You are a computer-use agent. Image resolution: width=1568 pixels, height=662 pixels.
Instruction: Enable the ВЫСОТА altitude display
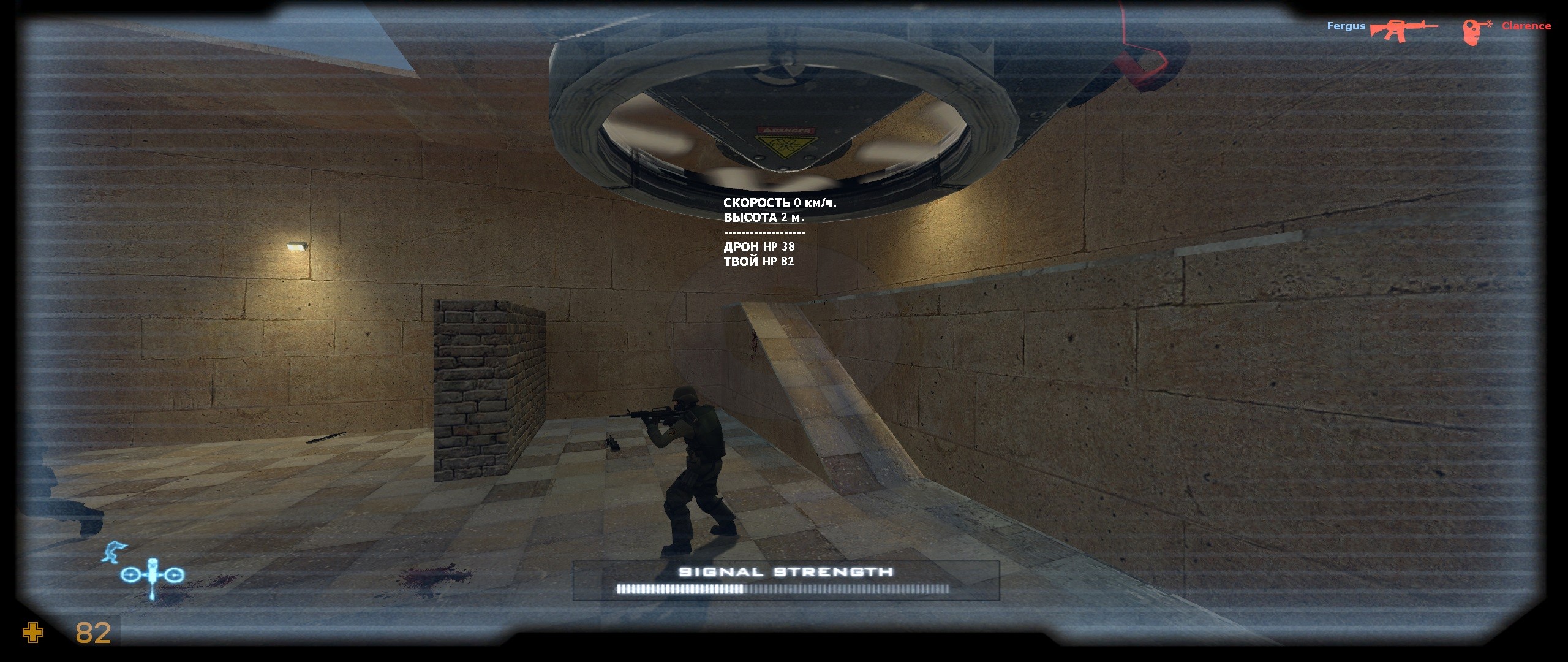[x=763, y=217]
